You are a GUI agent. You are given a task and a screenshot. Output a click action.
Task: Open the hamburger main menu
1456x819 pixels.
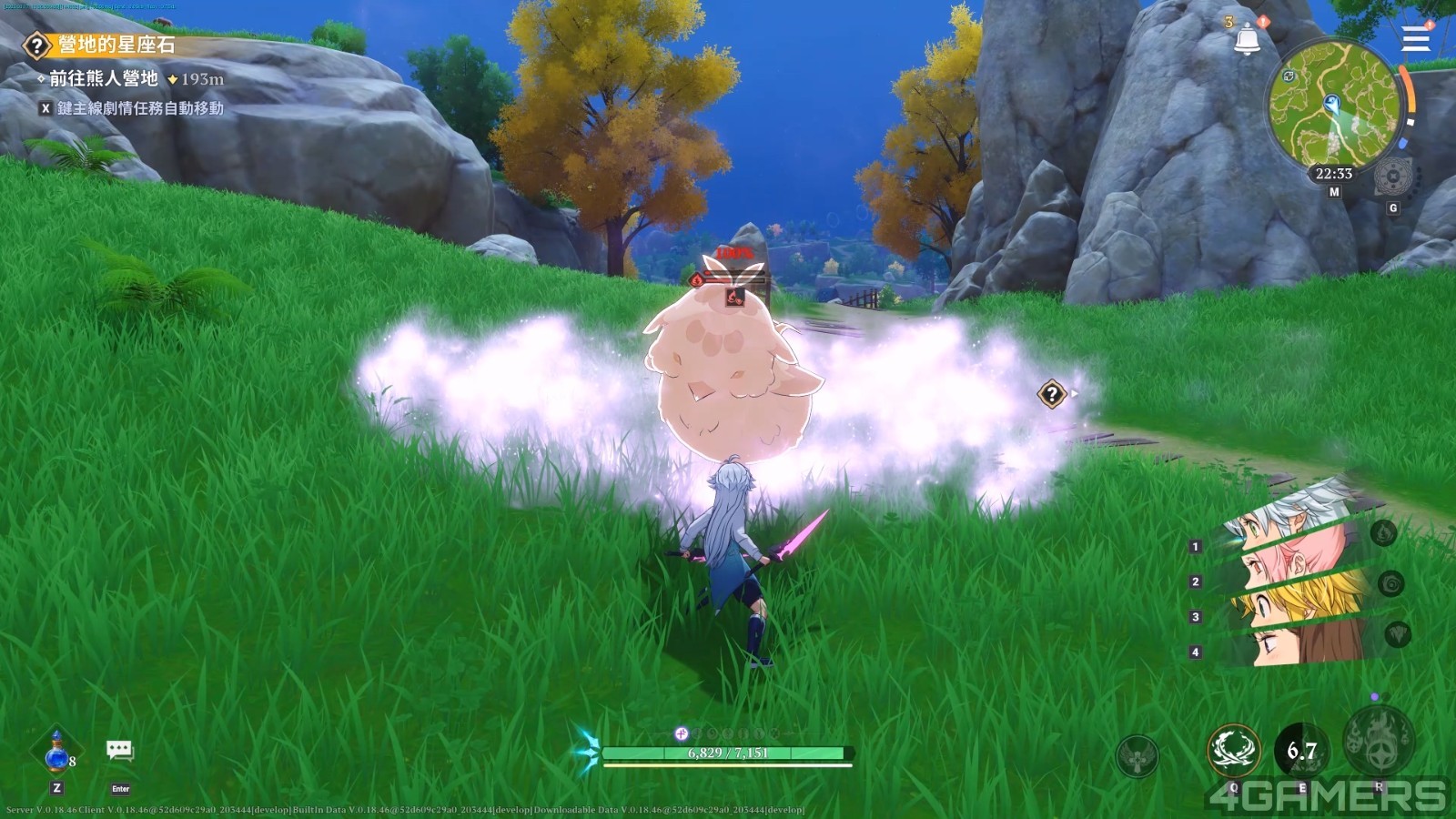click(x=1416, y=39)
